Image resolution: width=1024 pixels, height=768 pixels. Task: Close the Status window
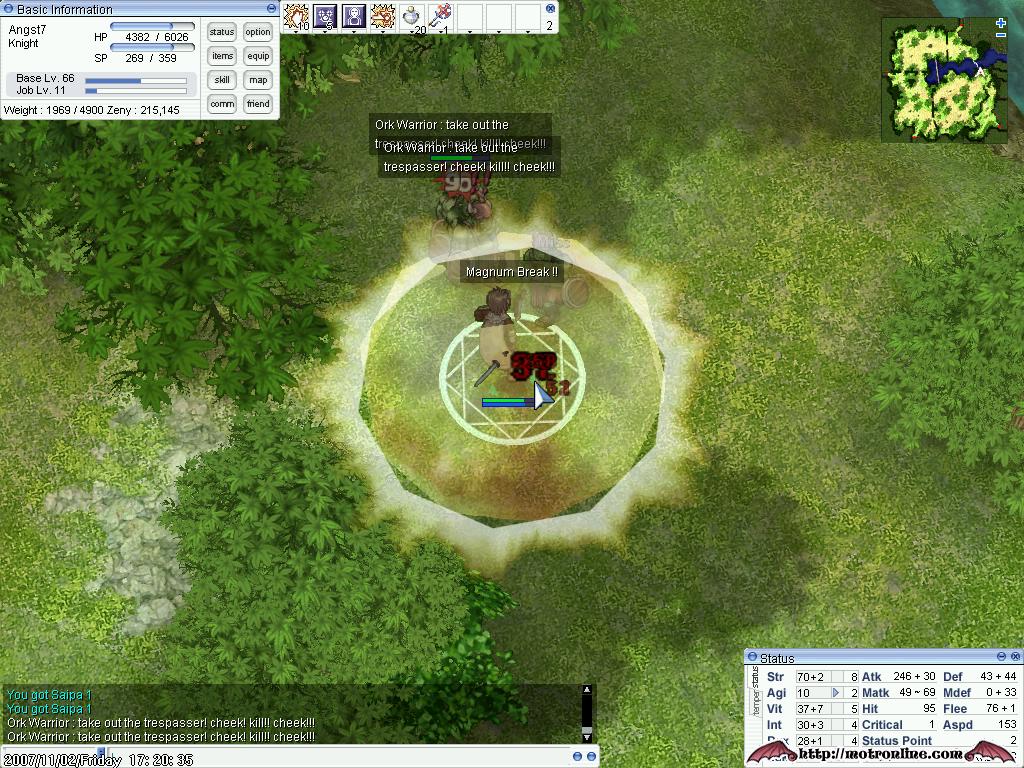tap(1014, 657)
